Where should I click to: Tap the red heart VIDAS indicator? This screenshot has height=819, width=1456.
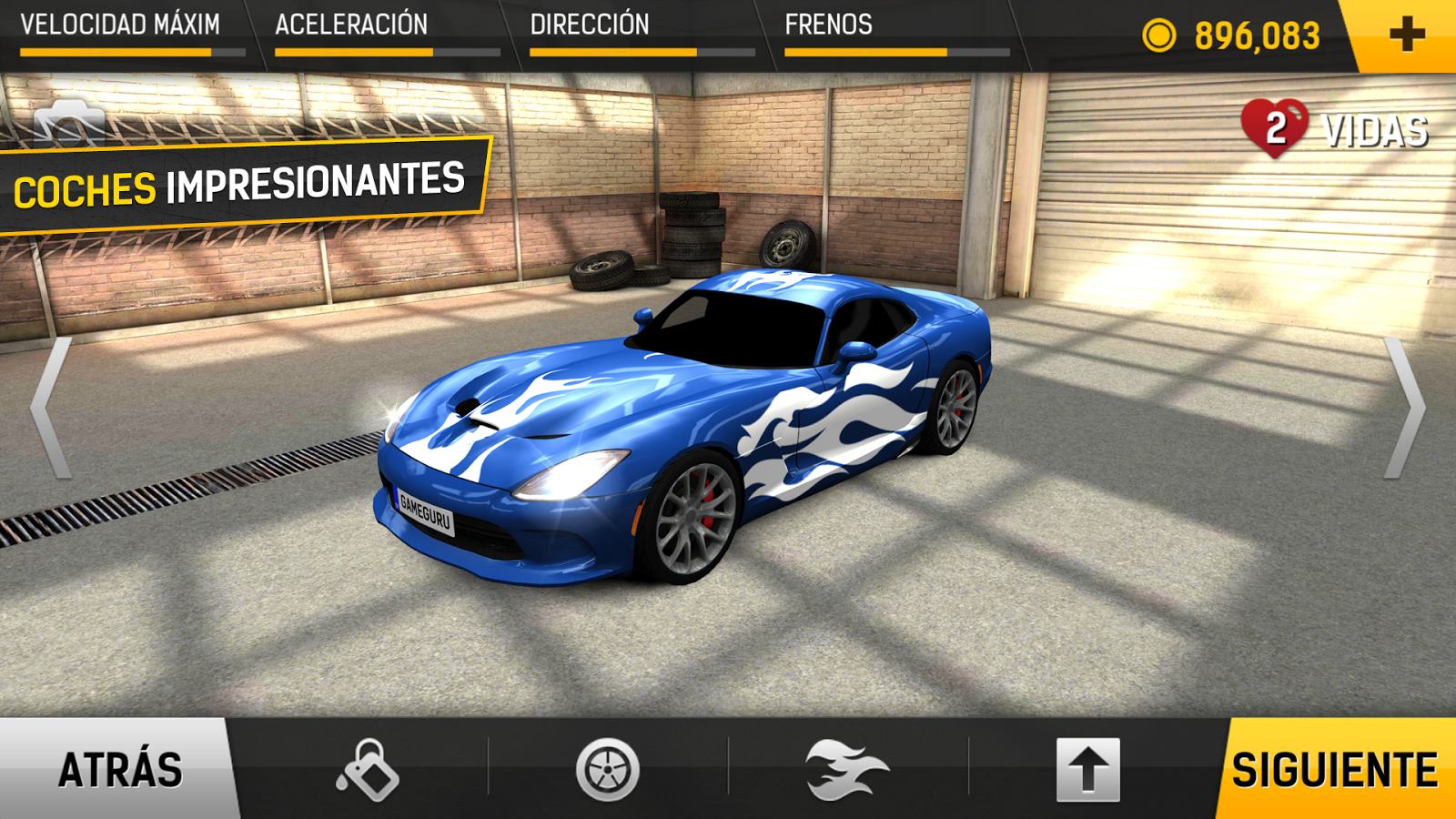click(x=1275, y=127)
